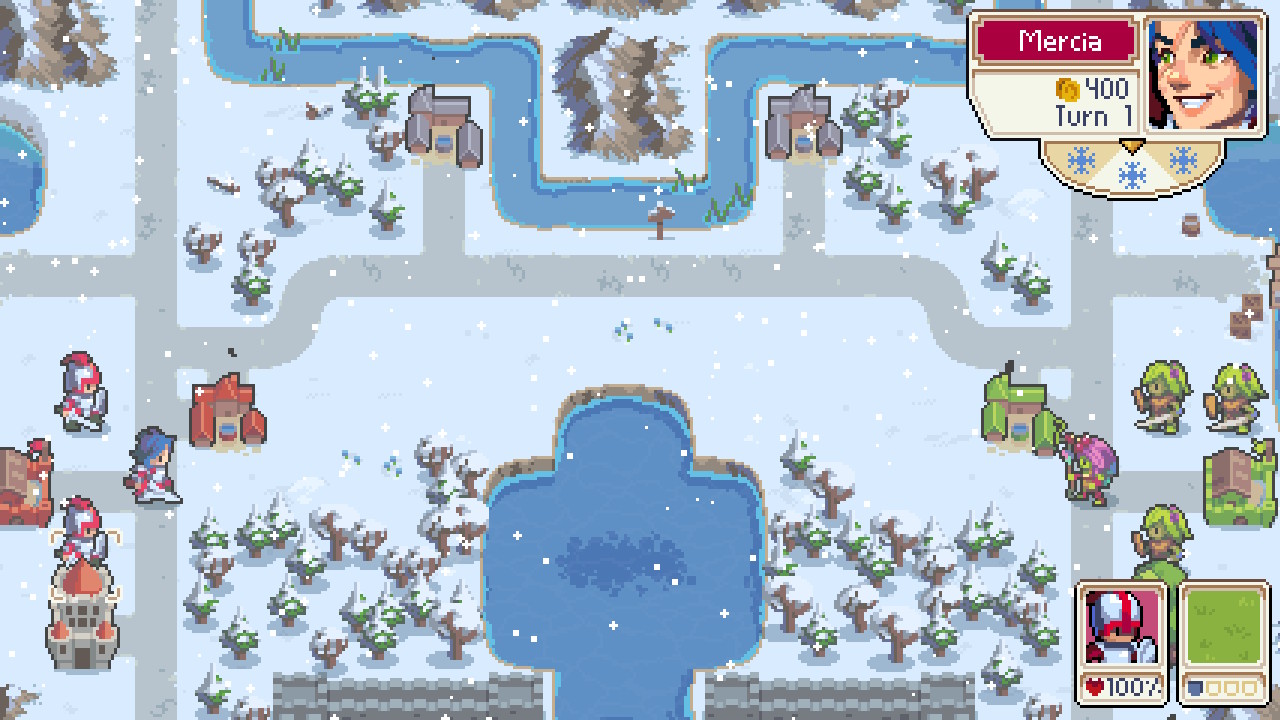Screen dimensions: 1280x720
Task: Click the grass terrain preview panel
Action: [x=1224, y=625]
